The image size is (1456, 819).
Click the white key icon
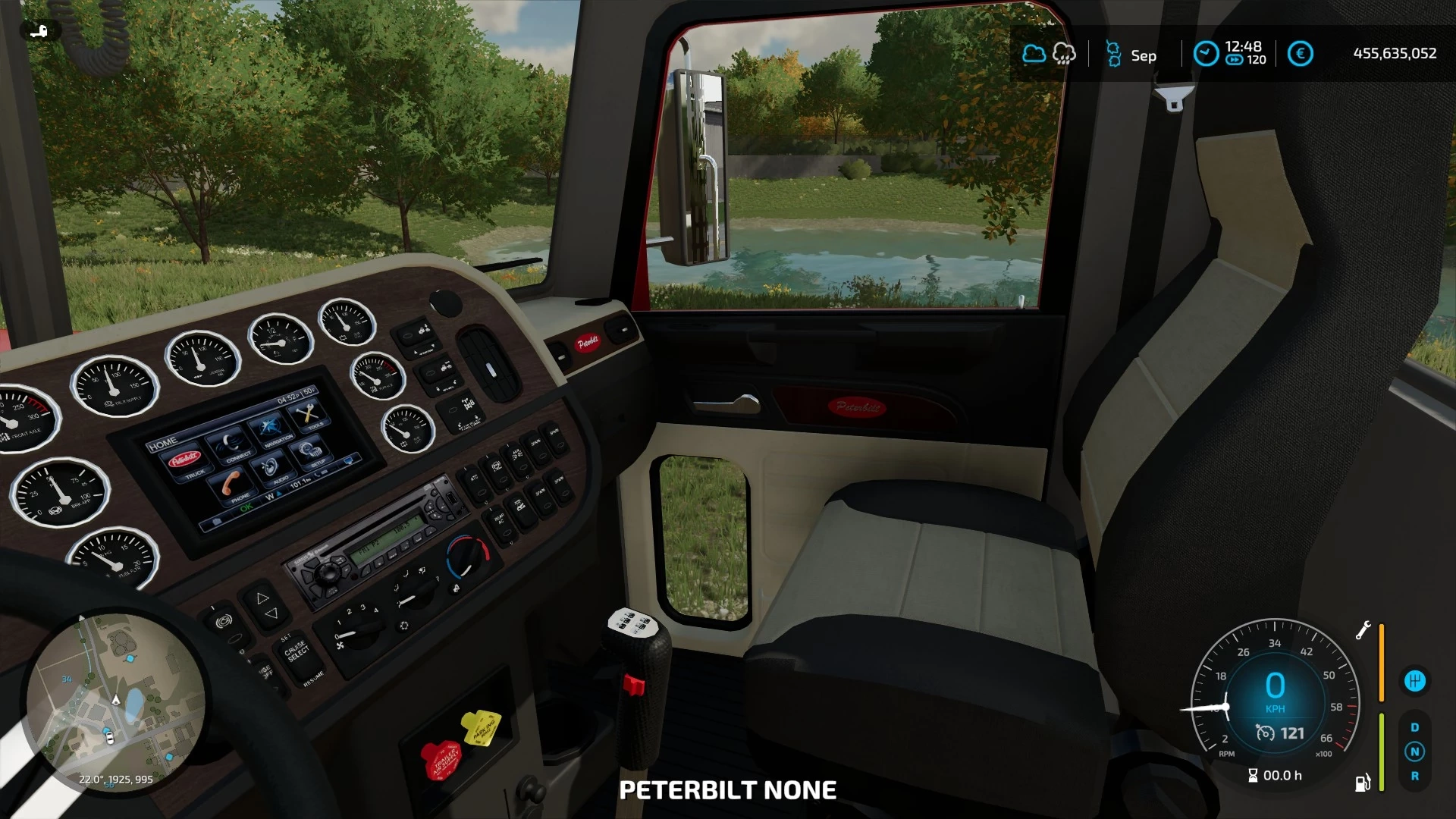click(39, 31)
